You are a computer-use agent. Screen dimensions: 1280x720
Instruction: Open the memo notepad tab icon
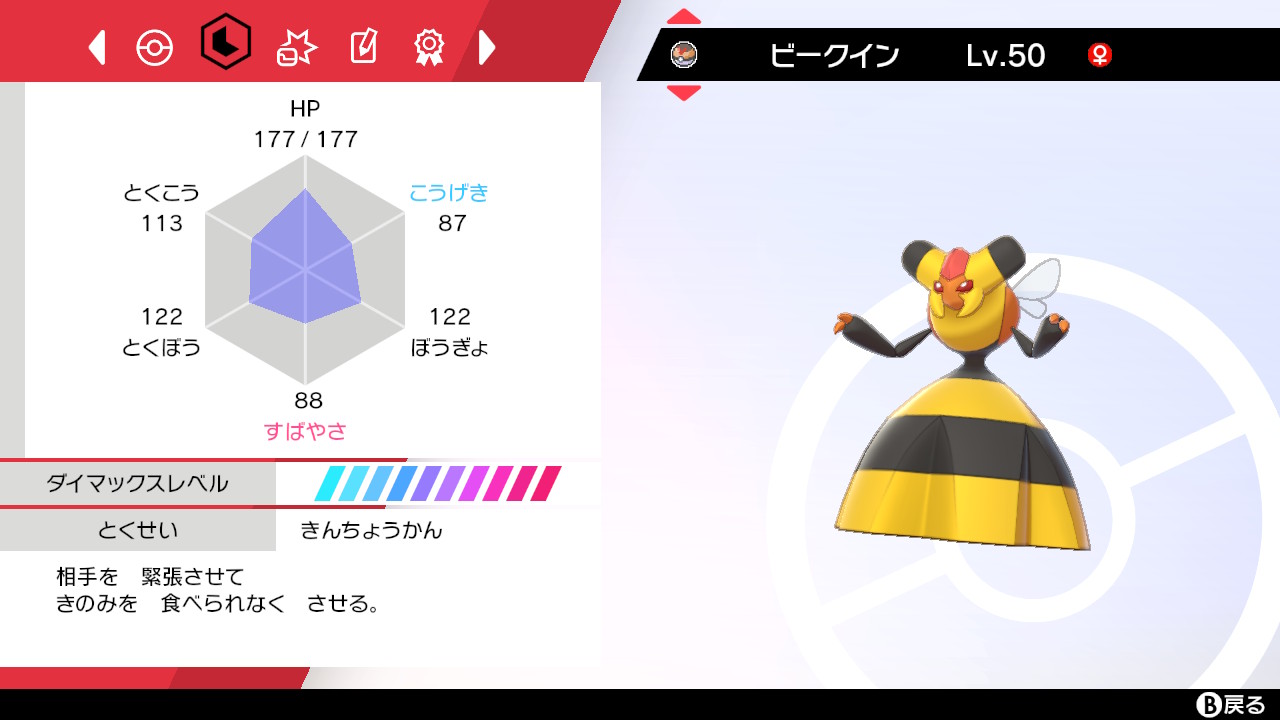(x=362, y=46)
